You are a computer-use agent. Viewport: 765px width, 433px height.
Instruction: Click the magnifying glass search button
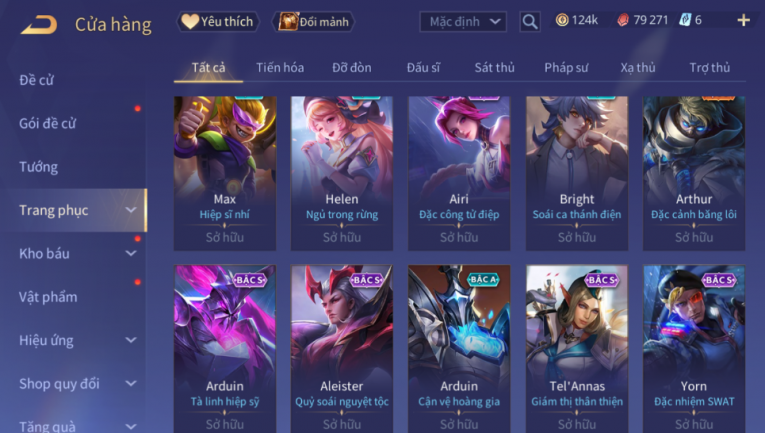(530, 21)
